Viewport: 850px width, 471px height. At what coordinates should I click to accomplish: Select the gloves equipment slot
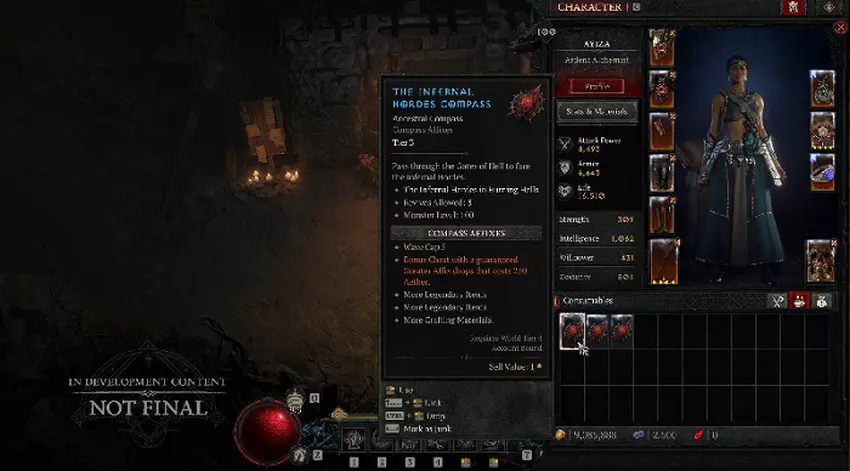coord(662,131)
